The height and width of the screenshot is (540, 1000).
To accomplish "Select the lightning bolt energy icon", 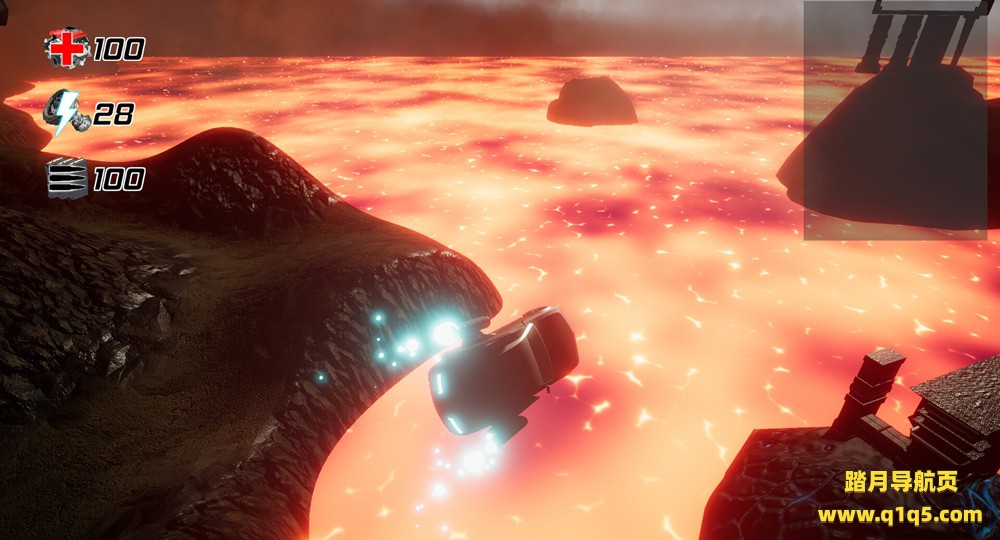I will 66,115.
